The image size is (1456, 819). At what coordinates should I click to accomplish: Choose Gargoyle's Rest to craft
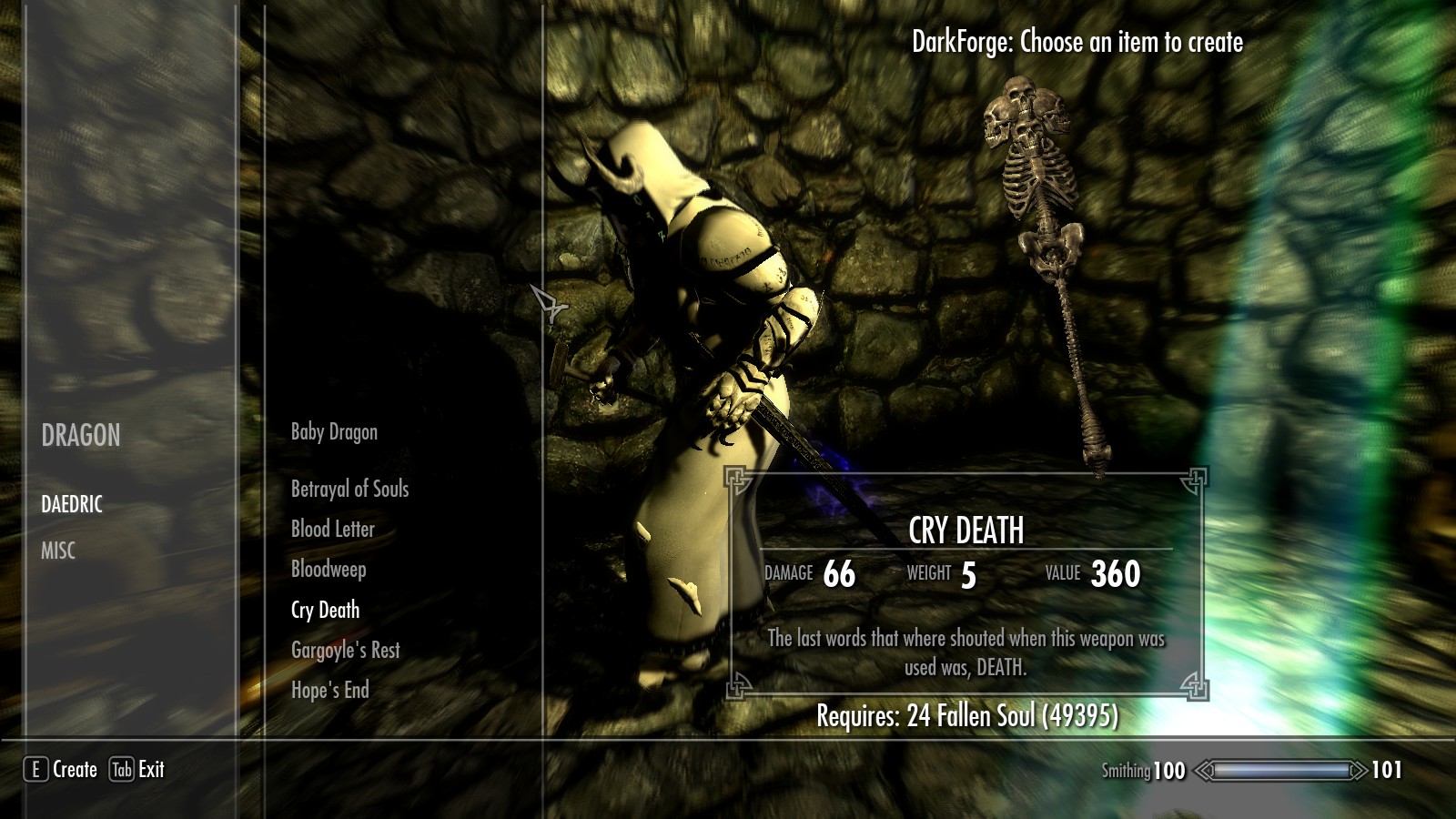click(x=345, y=650)
